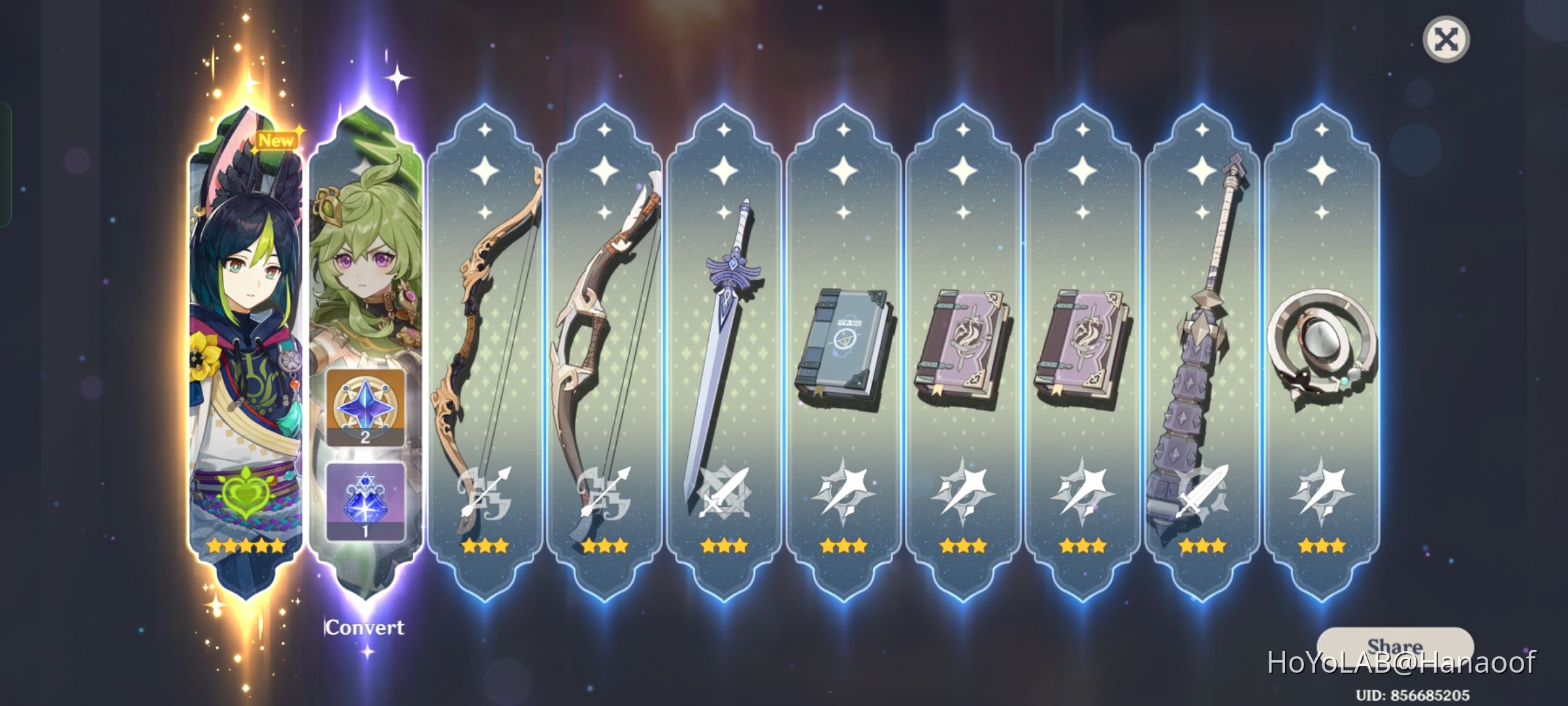Tap the New badge on Tighnari's card
1568x706 pixels.
pos(276,139)
